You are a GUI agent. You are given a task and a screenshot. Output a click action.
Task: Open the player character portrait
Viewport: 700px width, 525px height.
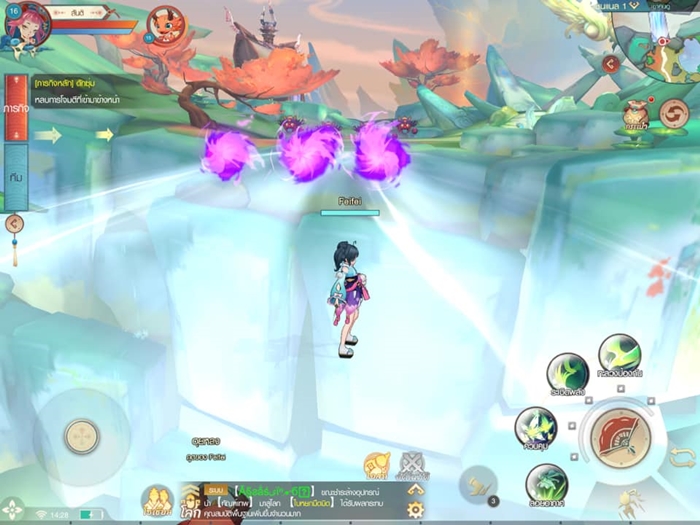coord(26,25)
